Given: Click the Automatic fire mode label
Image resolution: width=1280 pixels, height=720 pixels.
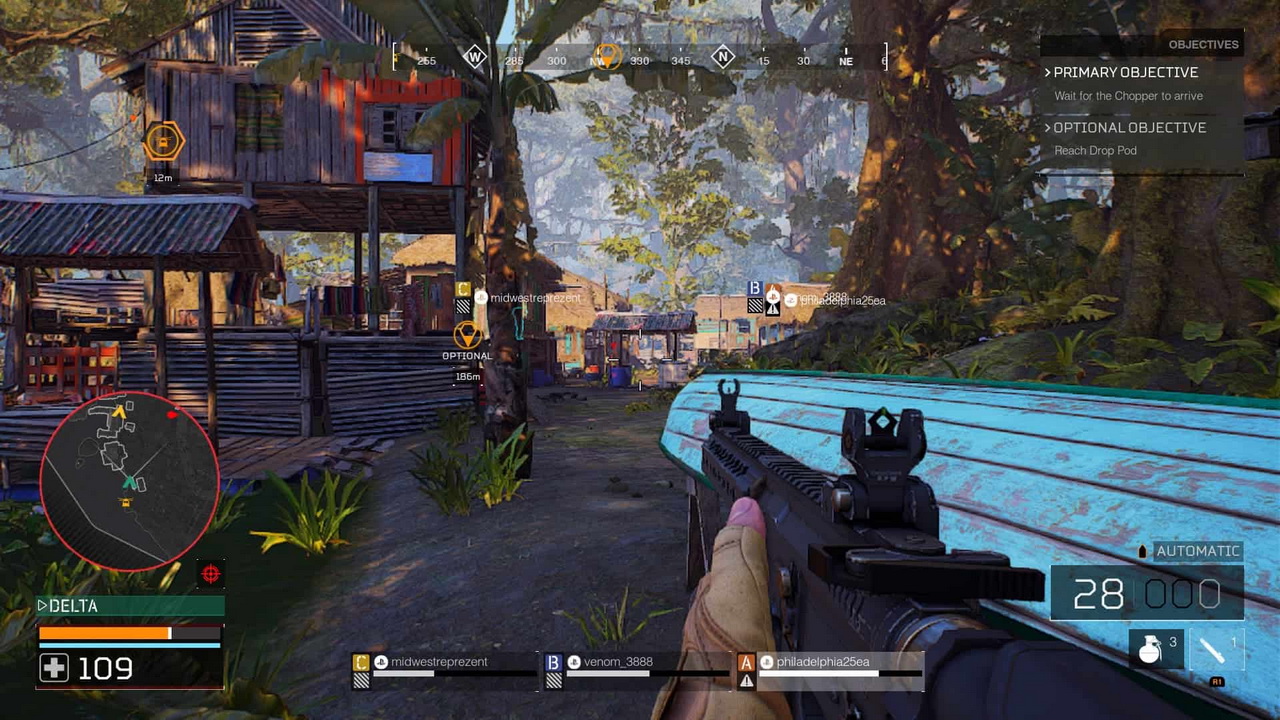Looking at the screenshot, I should click(1196, 551).
